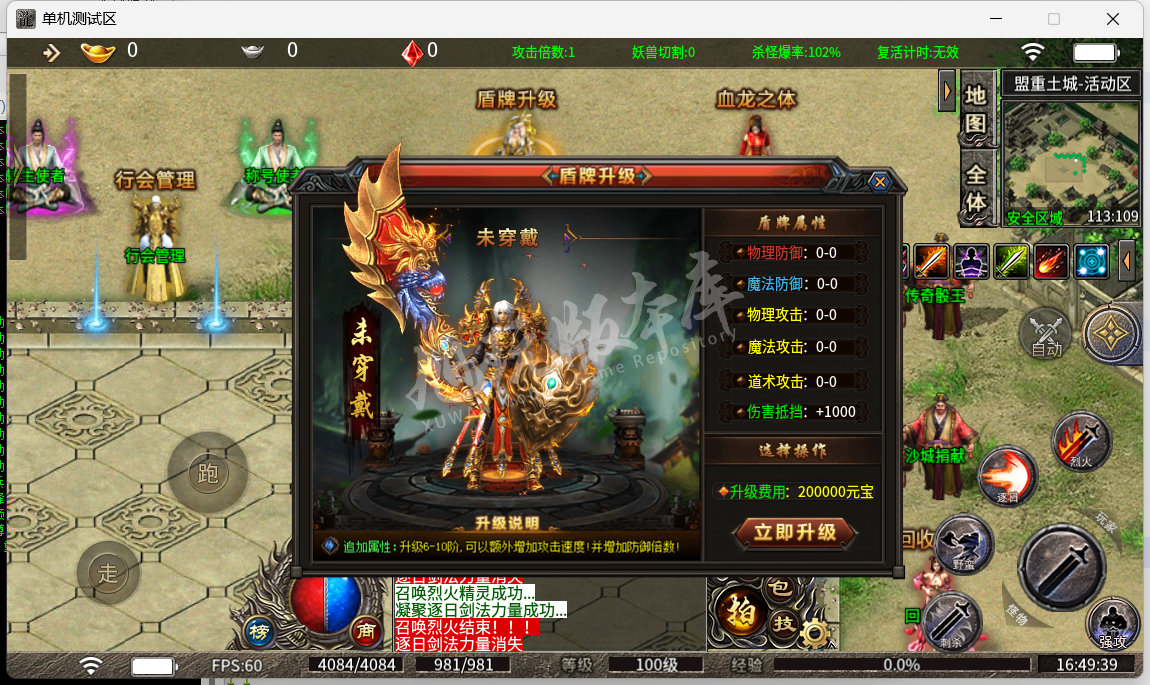1150x685 pixels.
Task: Open the 地图 map button
Action: (976, 110)
